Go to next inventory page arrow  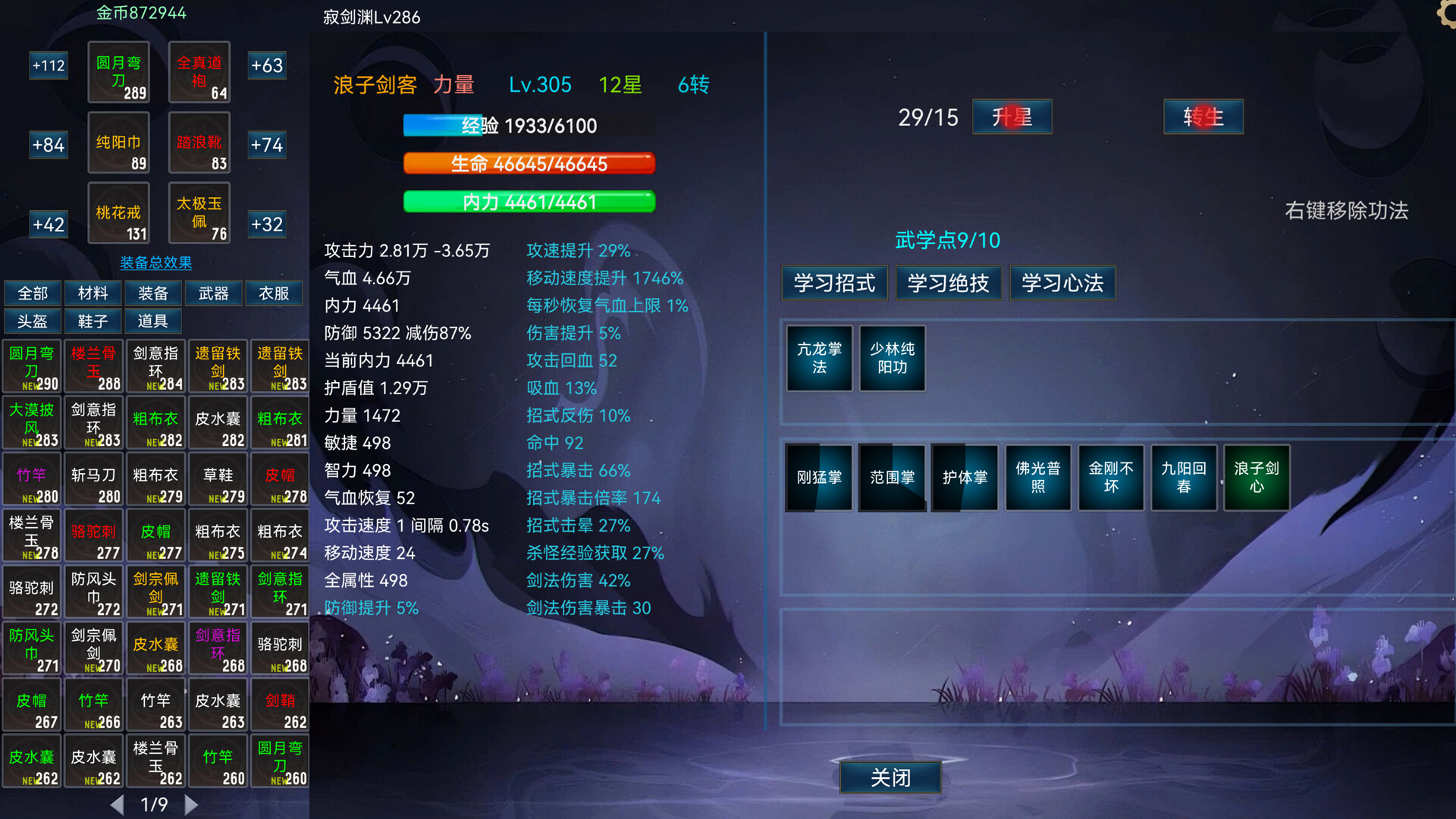coord(192,805)
